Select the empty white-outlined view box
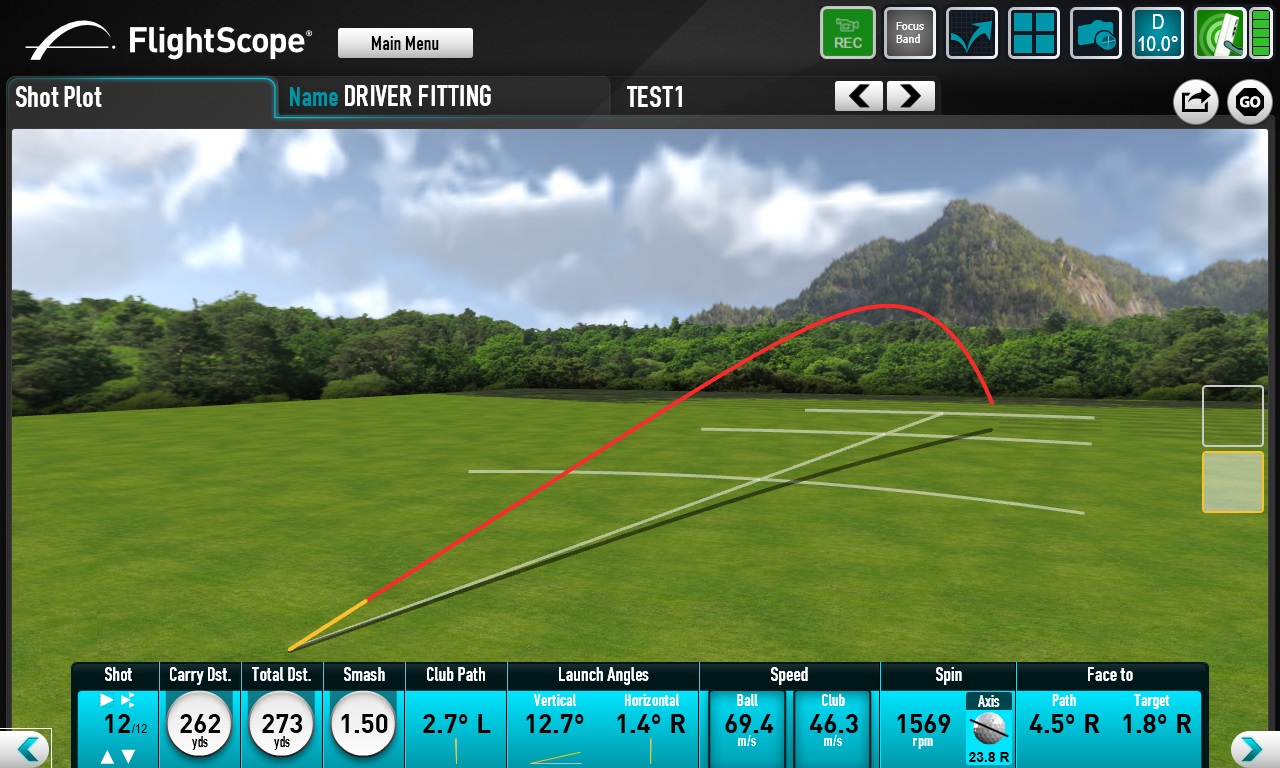The height and width of the screenshot is (768, 1280). coord(1232,416)
